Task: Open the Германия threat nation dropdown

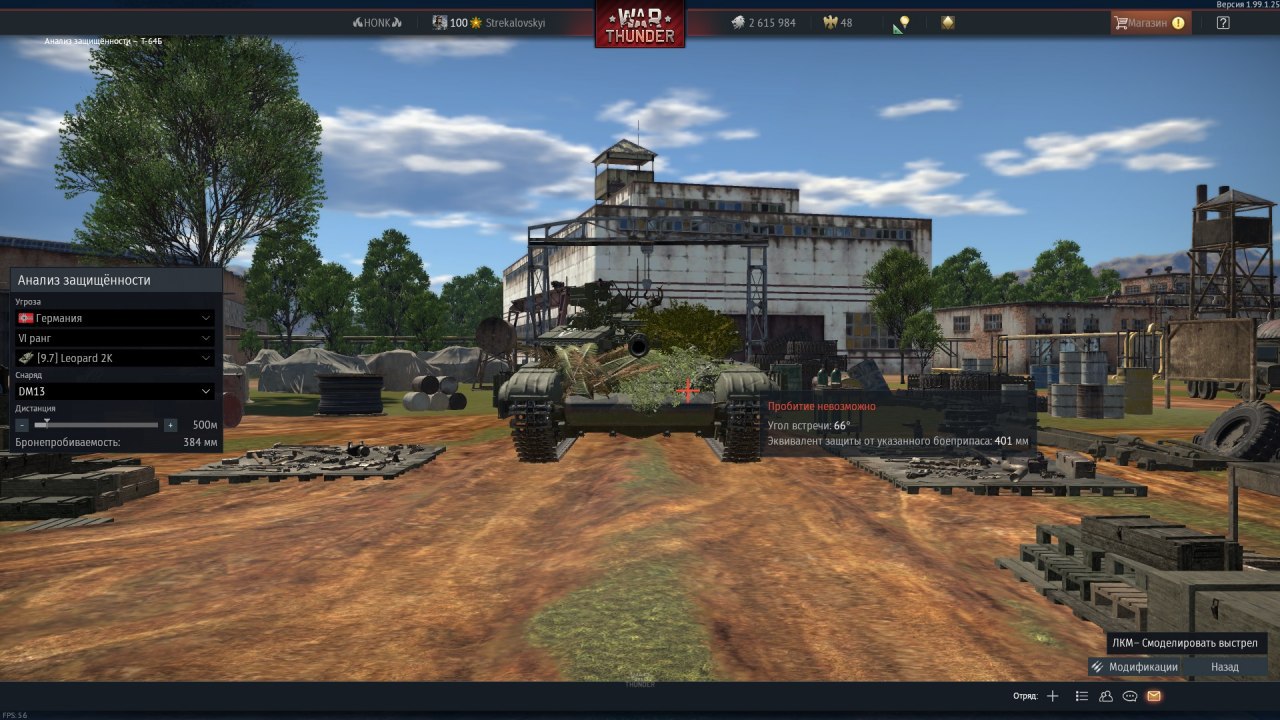Action: coord(115,318)
